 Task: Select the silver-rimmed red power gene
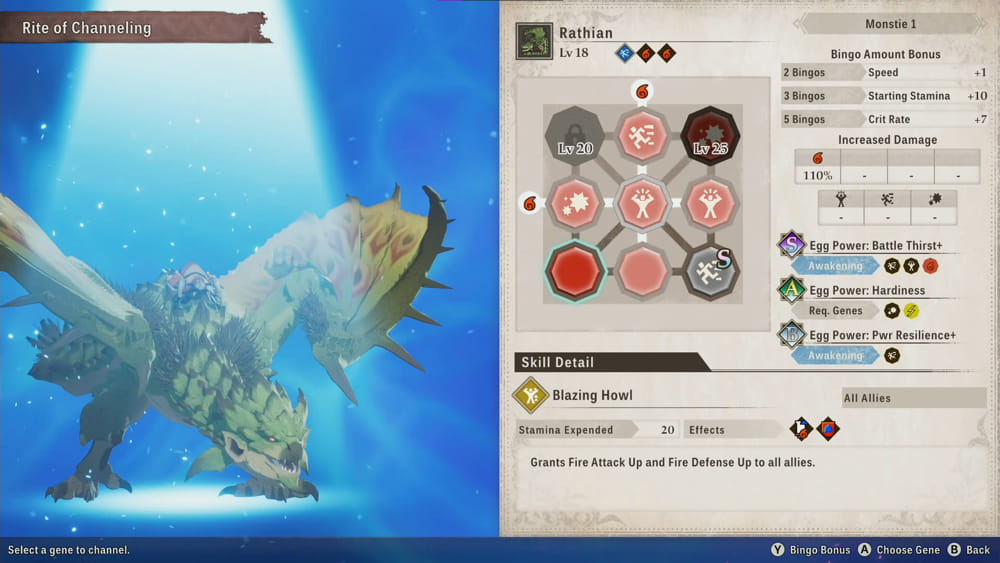point(642,203)
